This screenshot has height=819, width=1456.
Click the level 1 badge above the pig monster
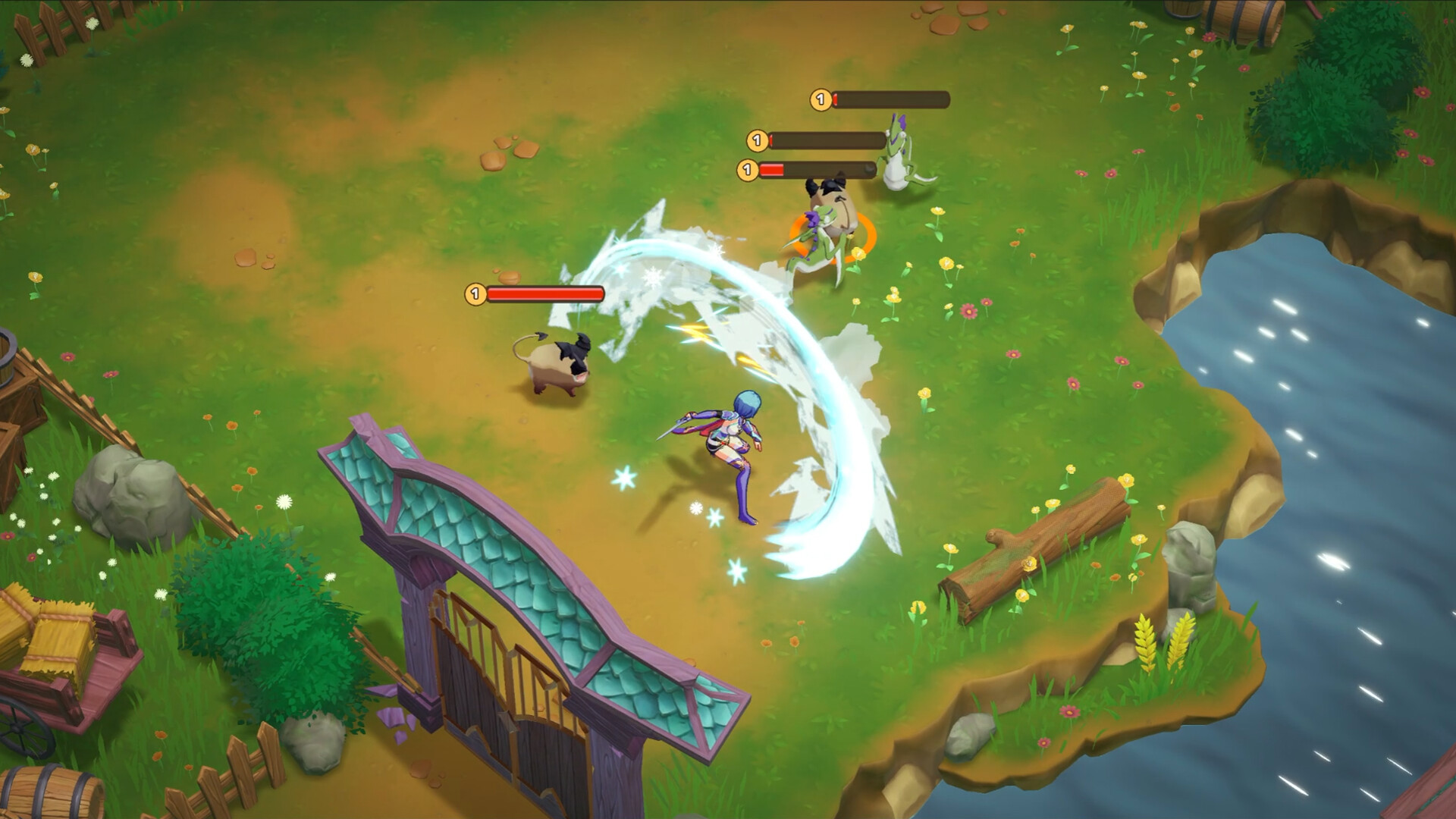pos(475,292)
